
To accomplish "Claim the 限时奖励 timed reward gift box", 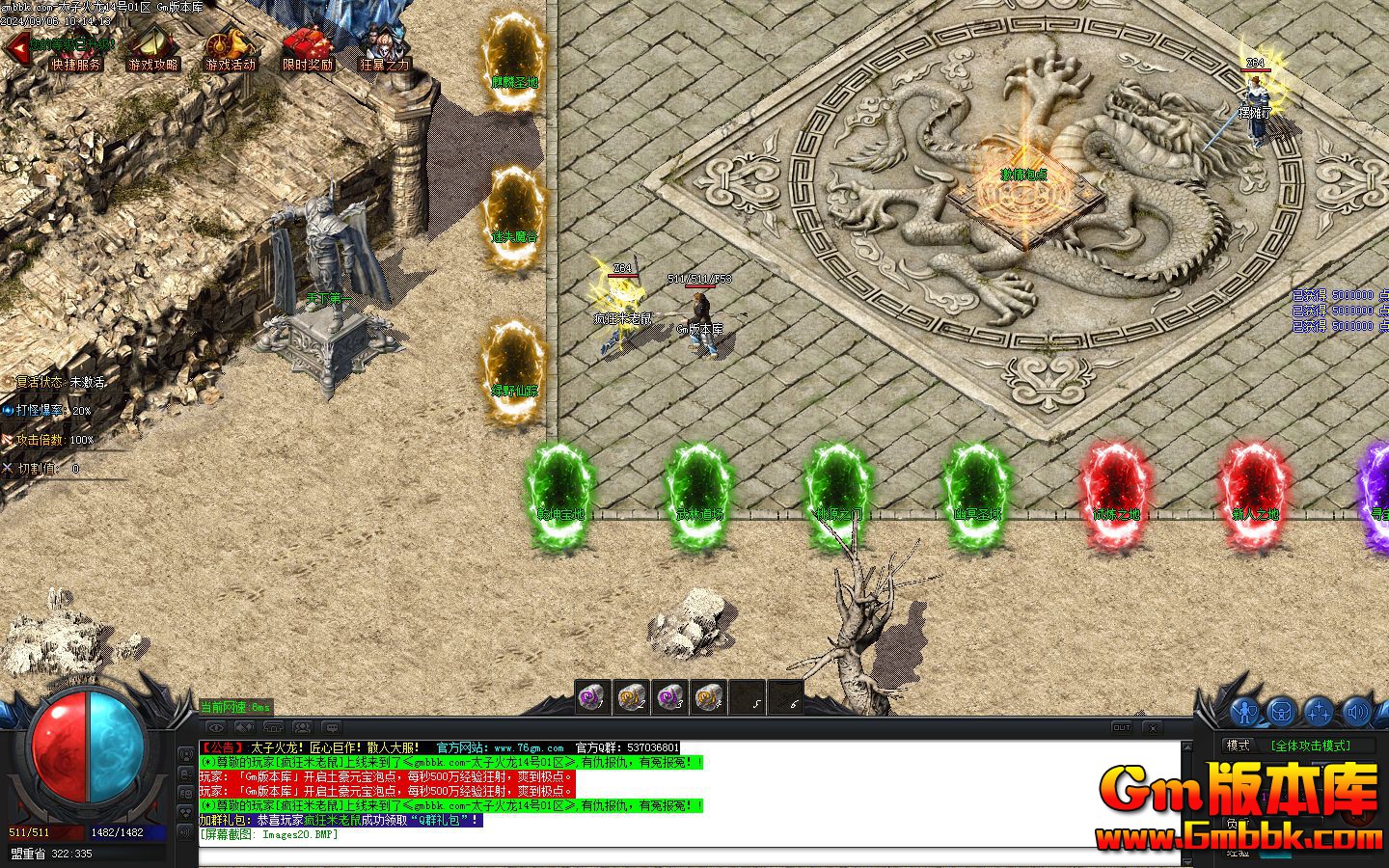I will click(x=308, y=48).
